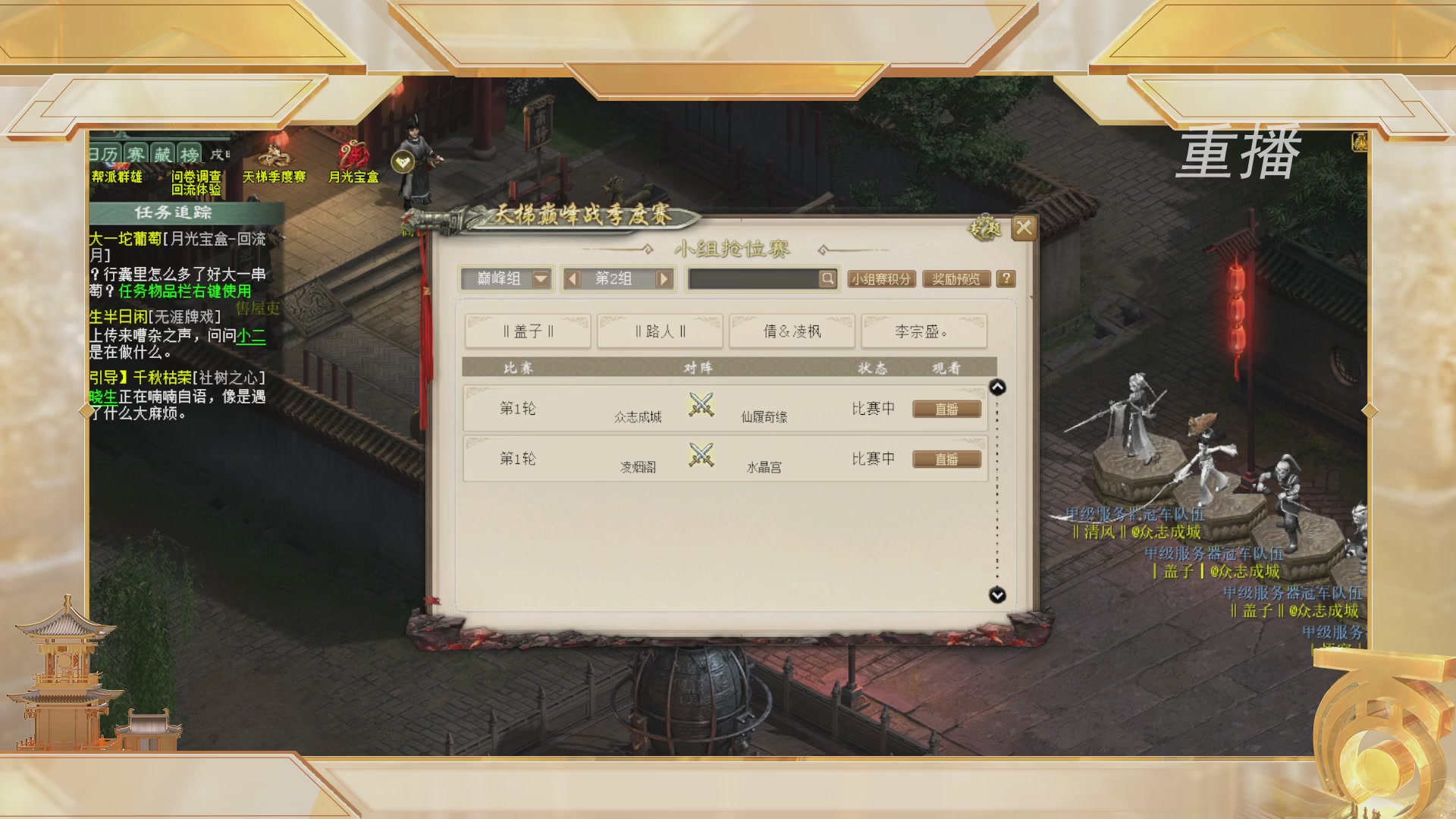
Task: Click the crossed swords between 众志成城 and 仙履奇缘
Action: tap(701, 406)
